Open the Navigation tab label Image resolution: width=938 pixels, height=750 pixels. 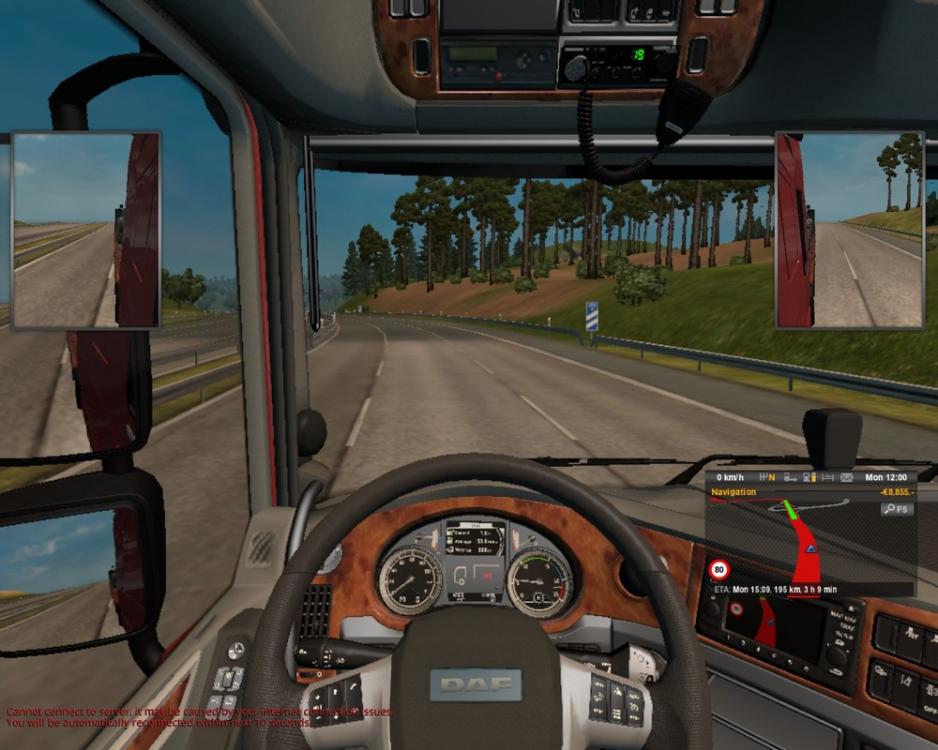click(x=733, y=492)
